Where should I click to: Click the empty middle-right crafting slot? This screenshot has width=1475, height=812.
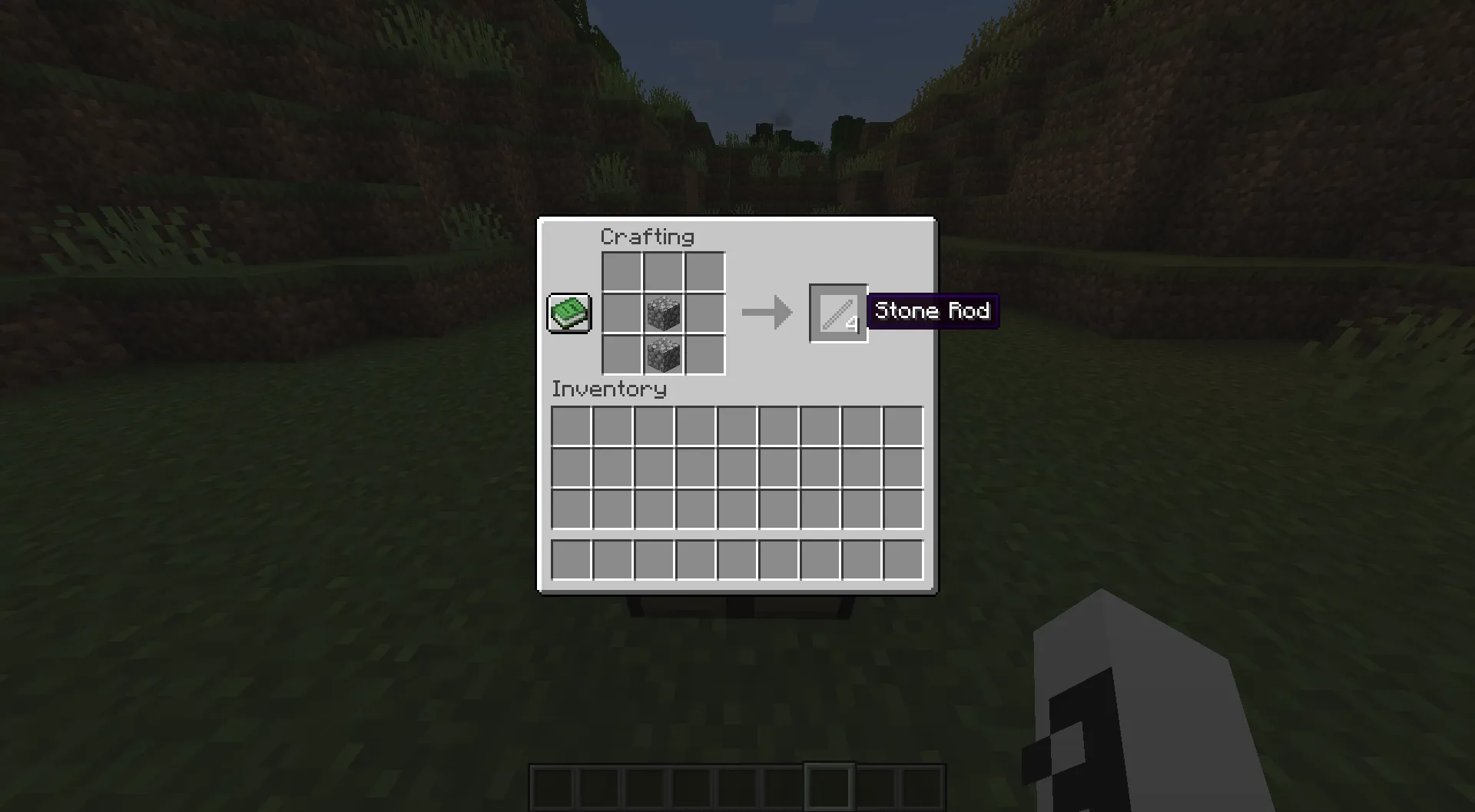click(703, 312)
